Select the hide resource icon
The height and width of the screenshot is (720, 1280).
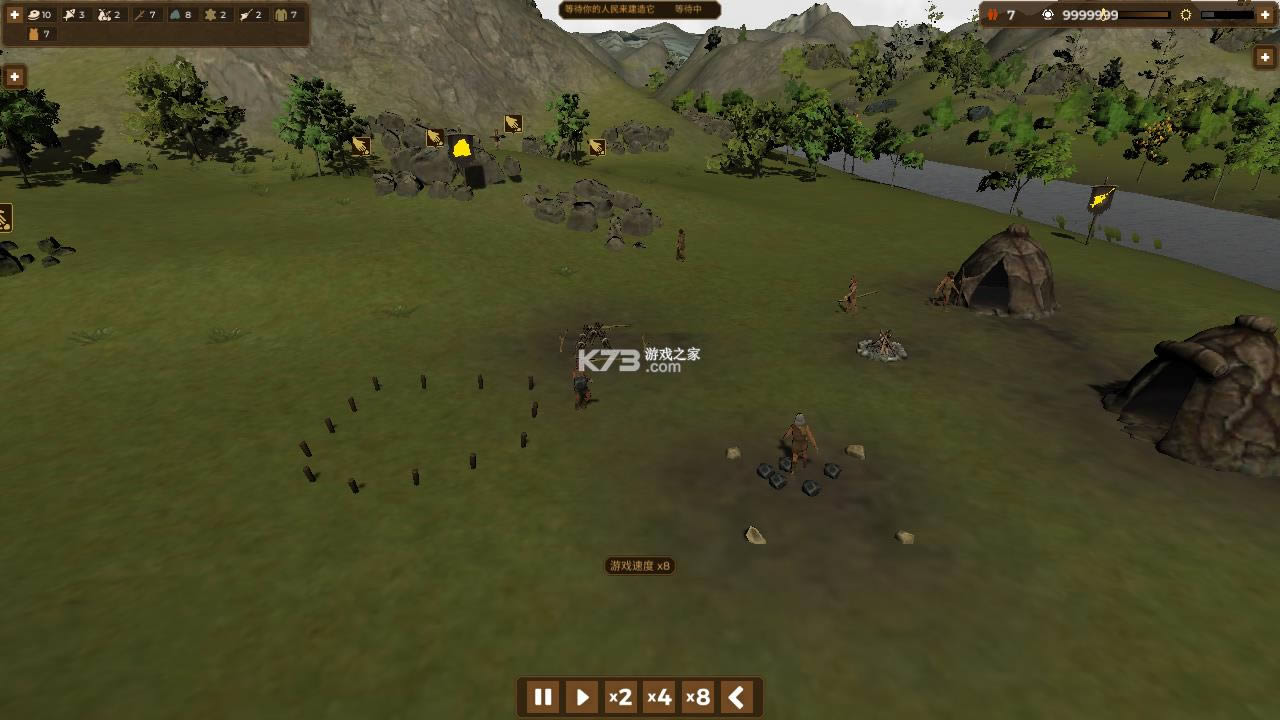click(209, 15)
